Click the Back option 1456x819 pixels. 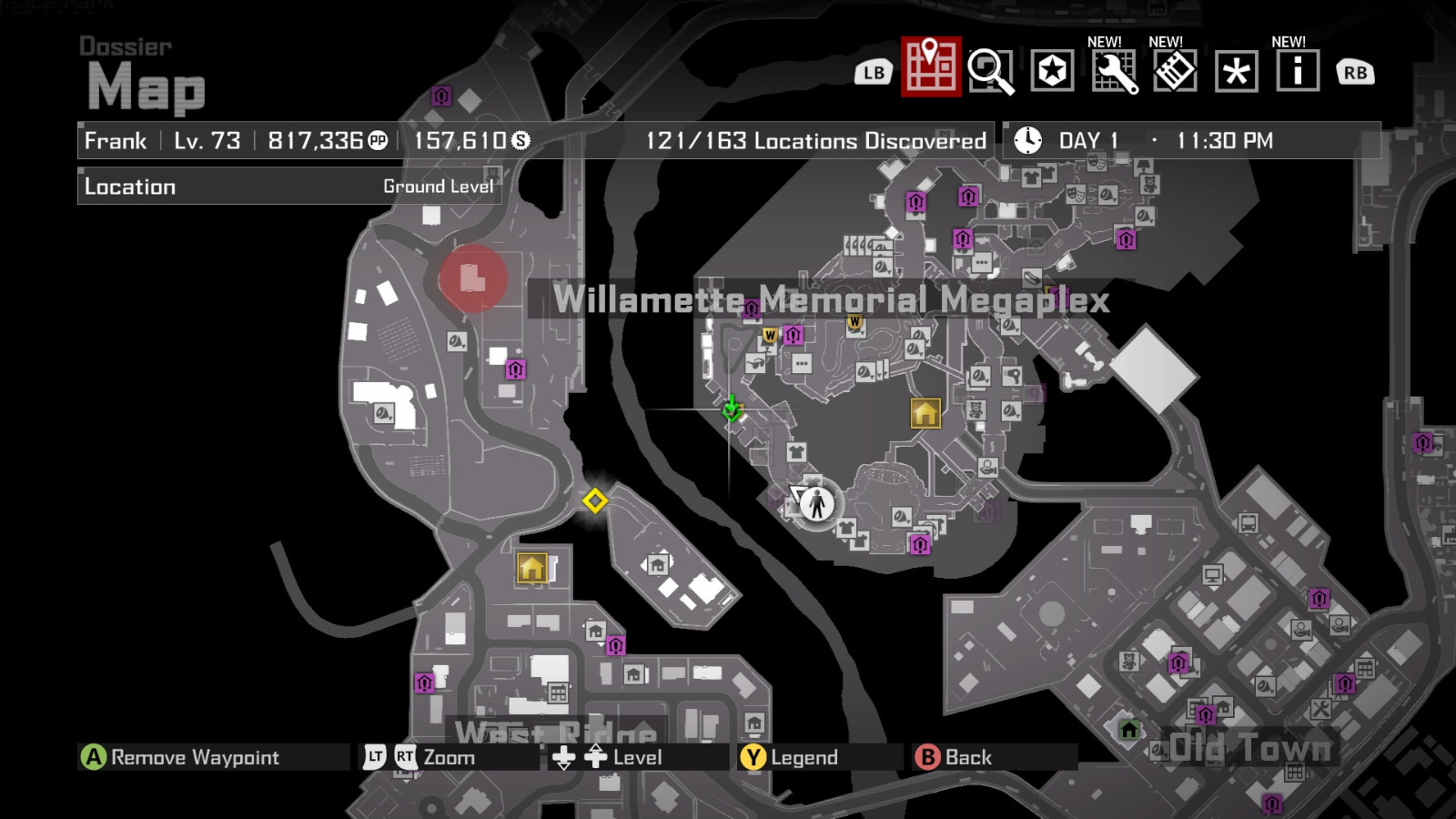click(x=953, y=756)
